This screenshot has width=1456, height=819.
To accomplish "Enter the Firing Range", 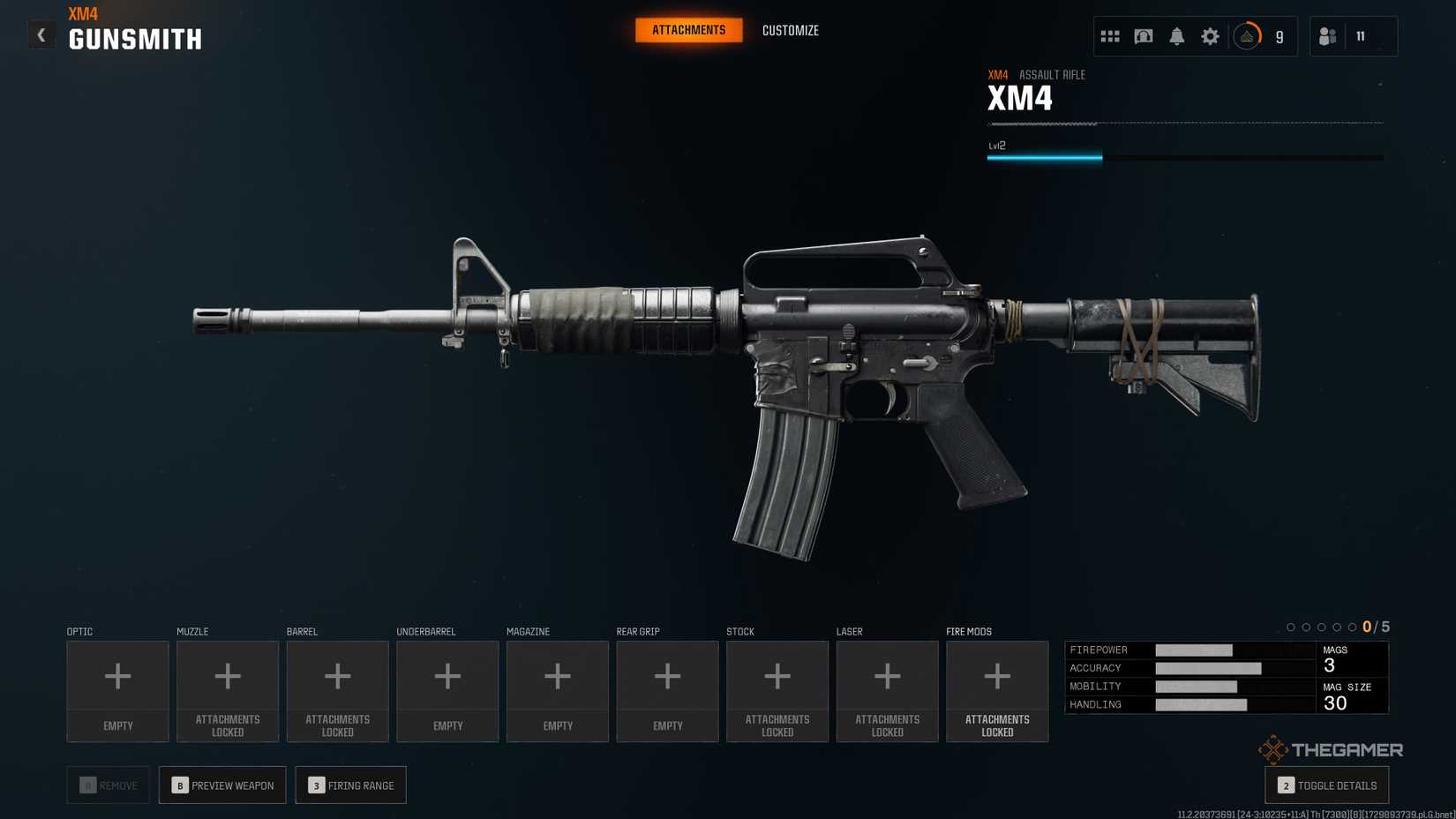I will (x=350, y=785).
